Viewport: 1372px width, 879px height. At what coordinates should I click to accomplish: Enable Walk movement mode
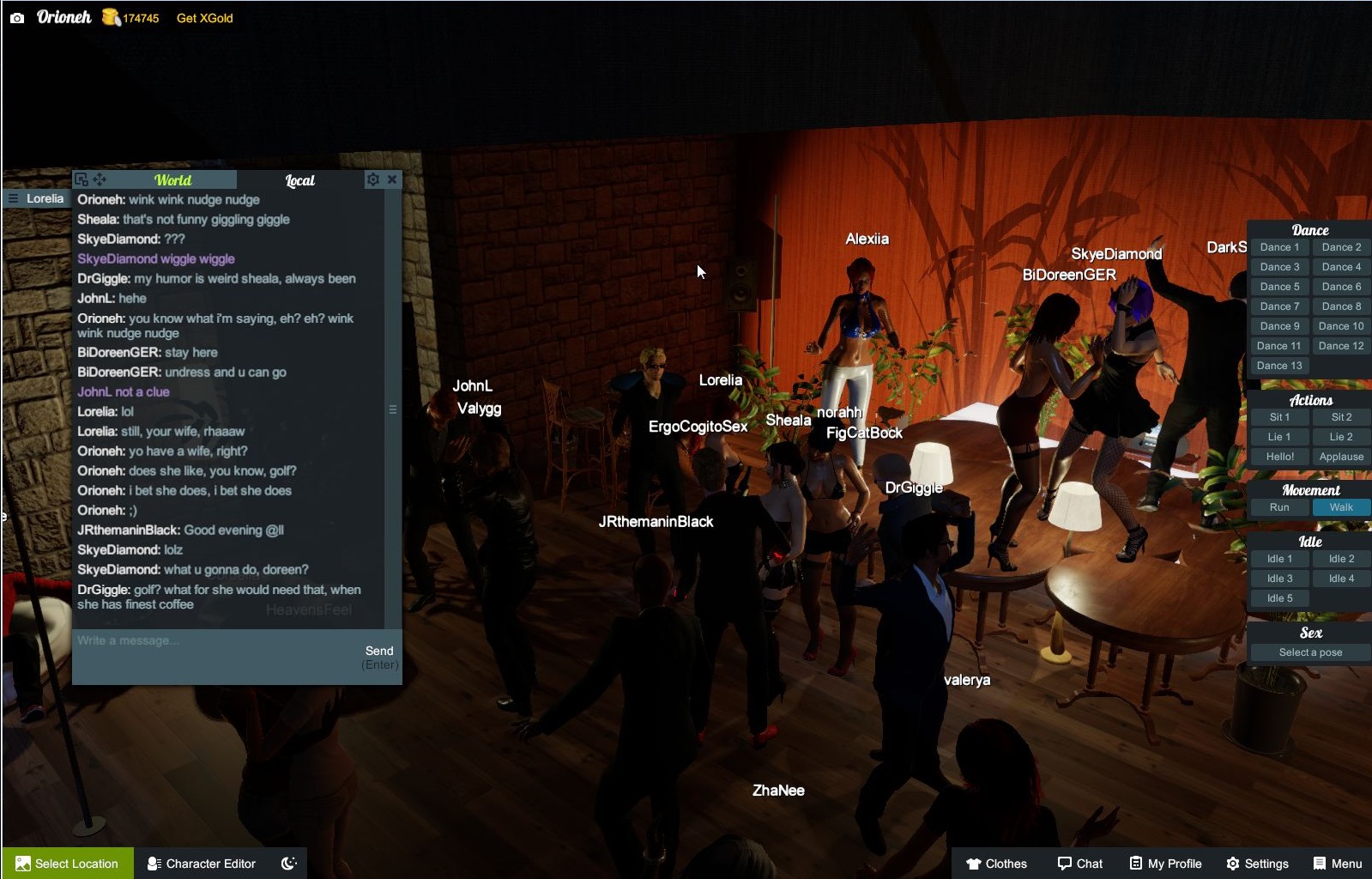coord(1340,507)
